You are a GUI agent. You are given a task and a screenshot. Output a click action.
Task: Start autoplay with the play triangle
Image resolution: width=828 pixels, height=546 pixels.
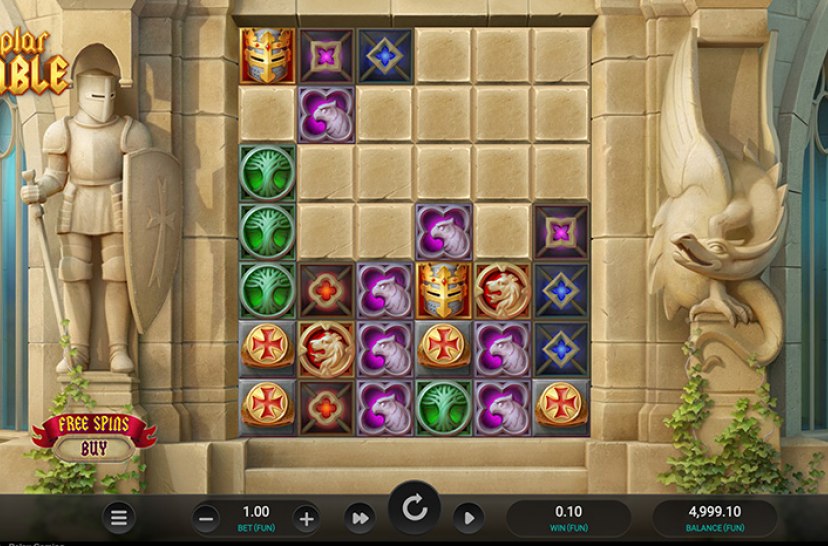coord(467,518)
